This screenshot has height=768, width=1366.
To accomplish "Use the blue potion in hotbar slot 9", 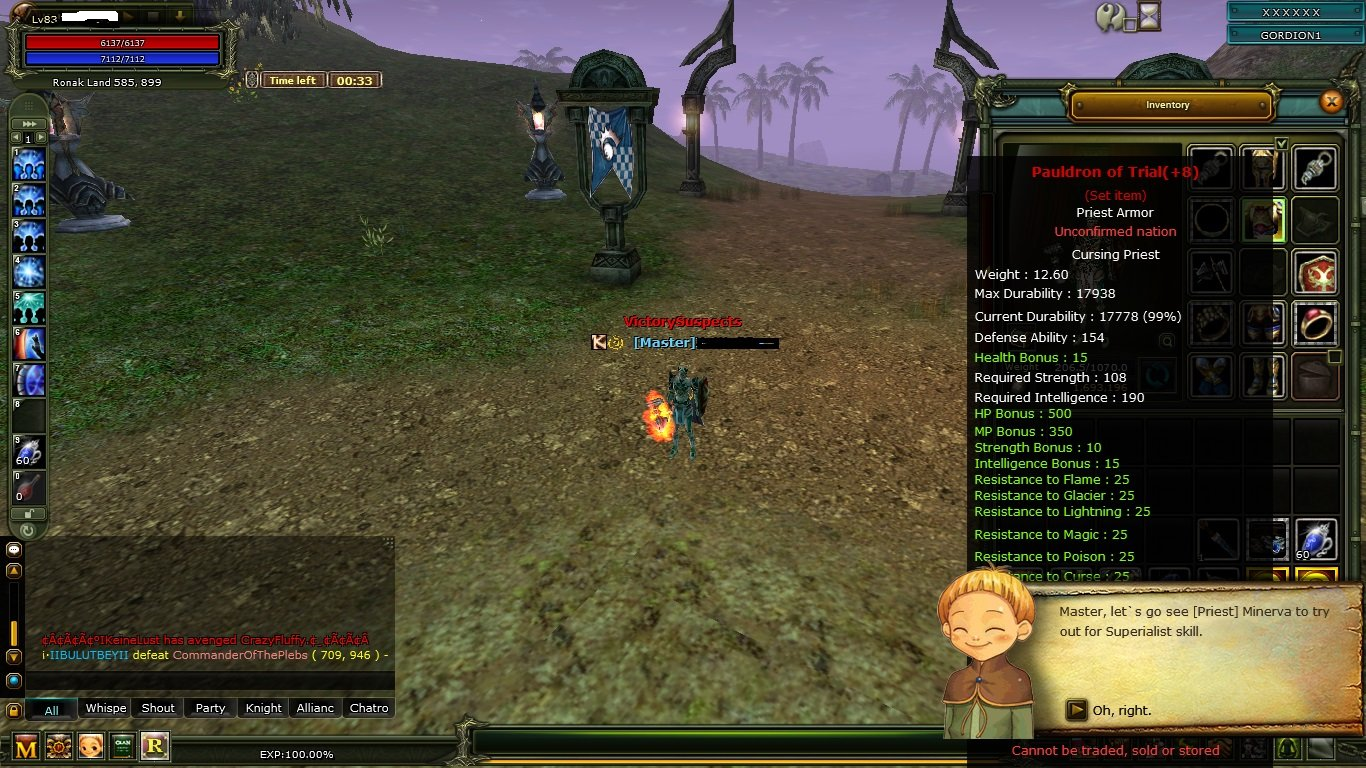I will (28, 452).
